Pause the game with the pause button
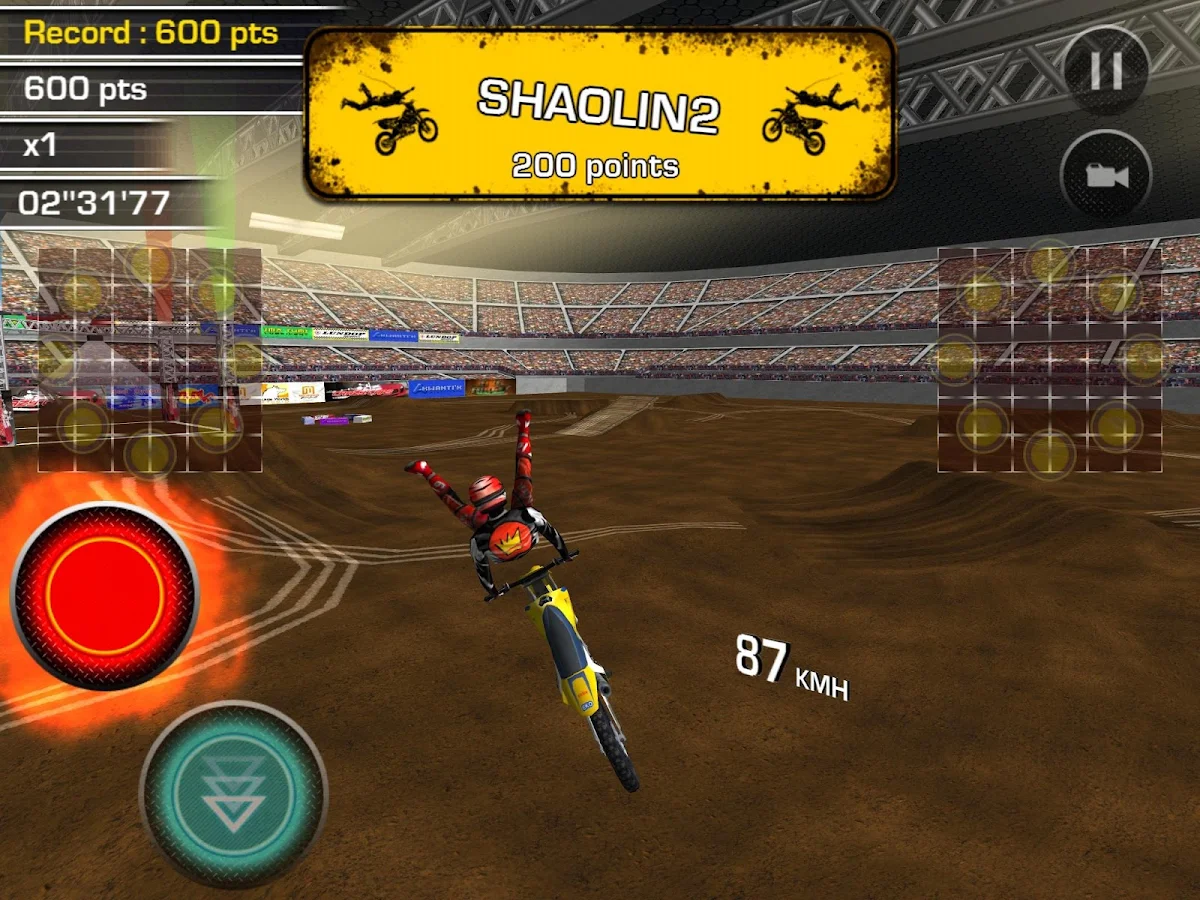This screenshot has width=1200, height=900. (x=1106, y=71)
